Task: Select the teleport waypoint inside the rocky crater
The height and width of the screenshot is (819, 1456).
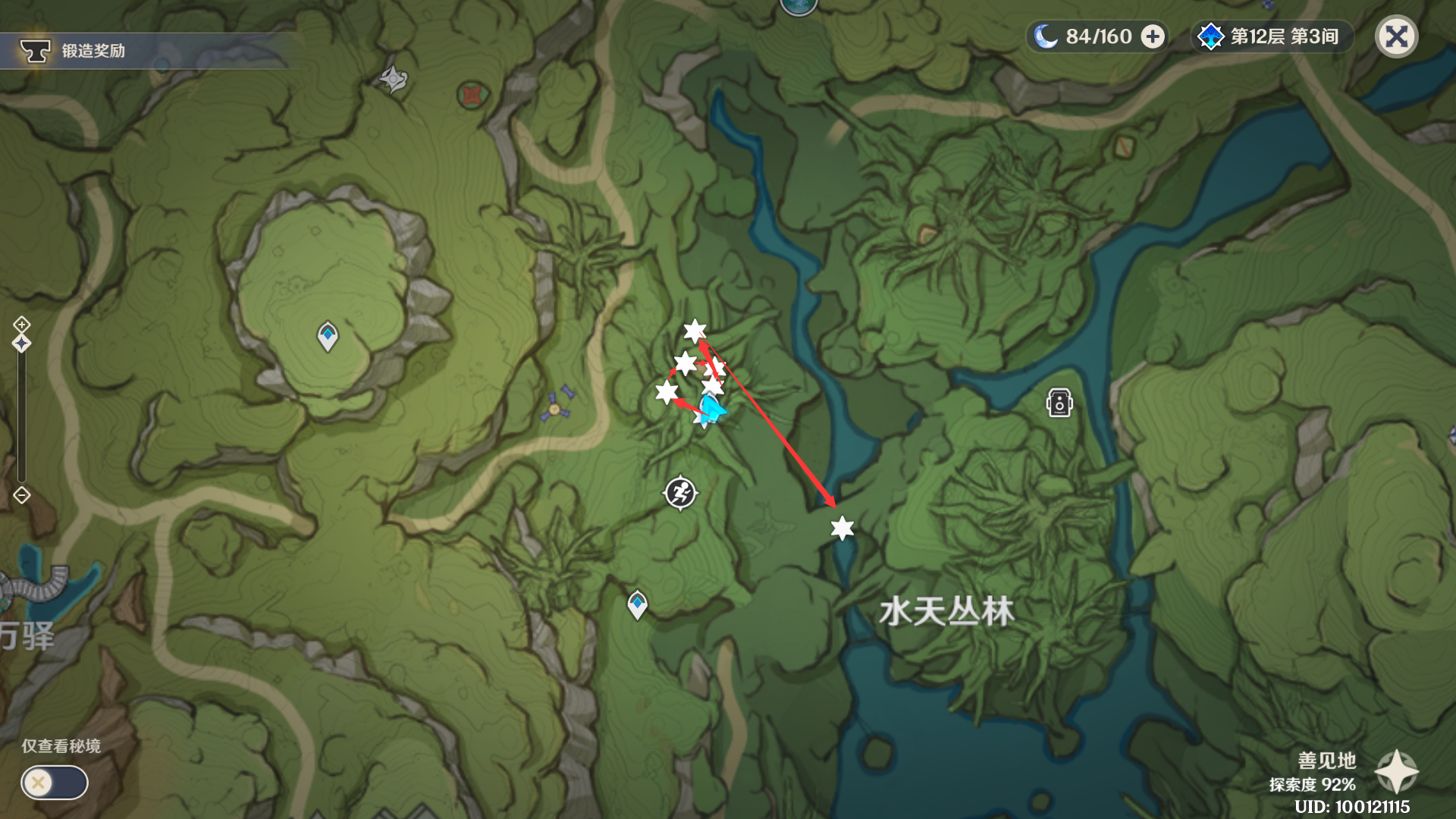Action: pos(328,336)
